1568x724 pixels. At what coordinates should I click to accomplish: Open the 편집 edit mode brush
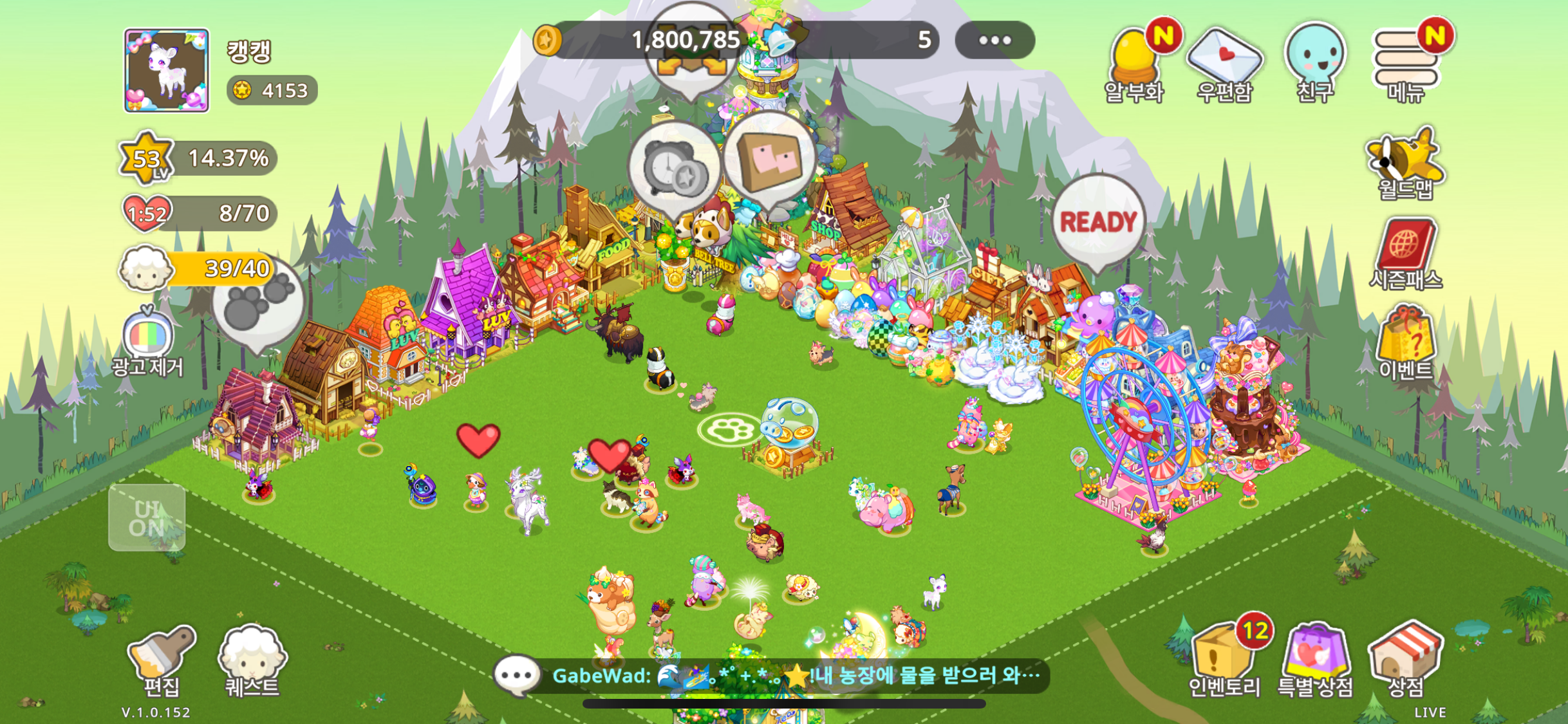161,660
